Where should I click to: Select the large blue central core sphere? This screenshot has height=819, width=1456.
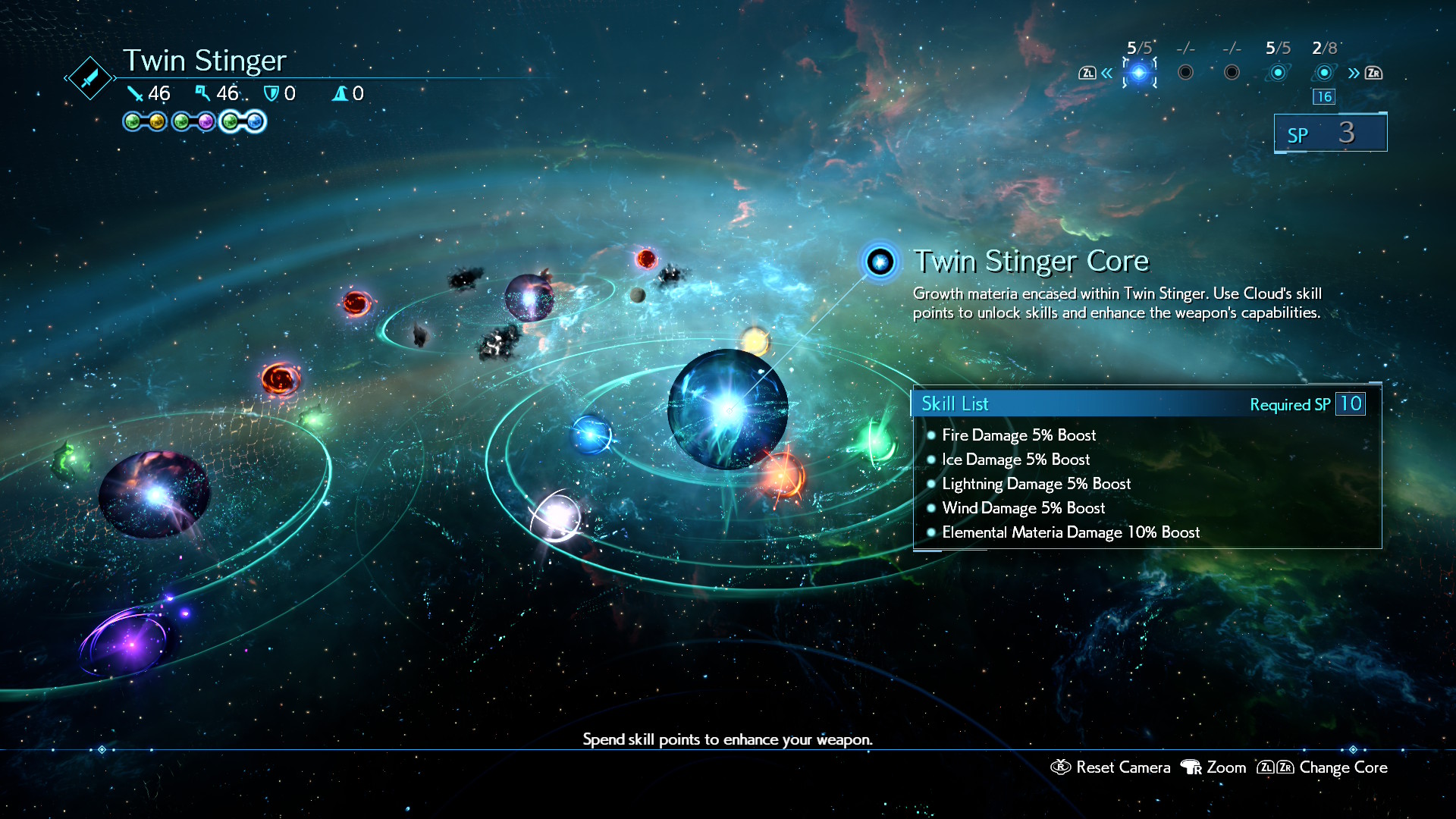[727, 409]
